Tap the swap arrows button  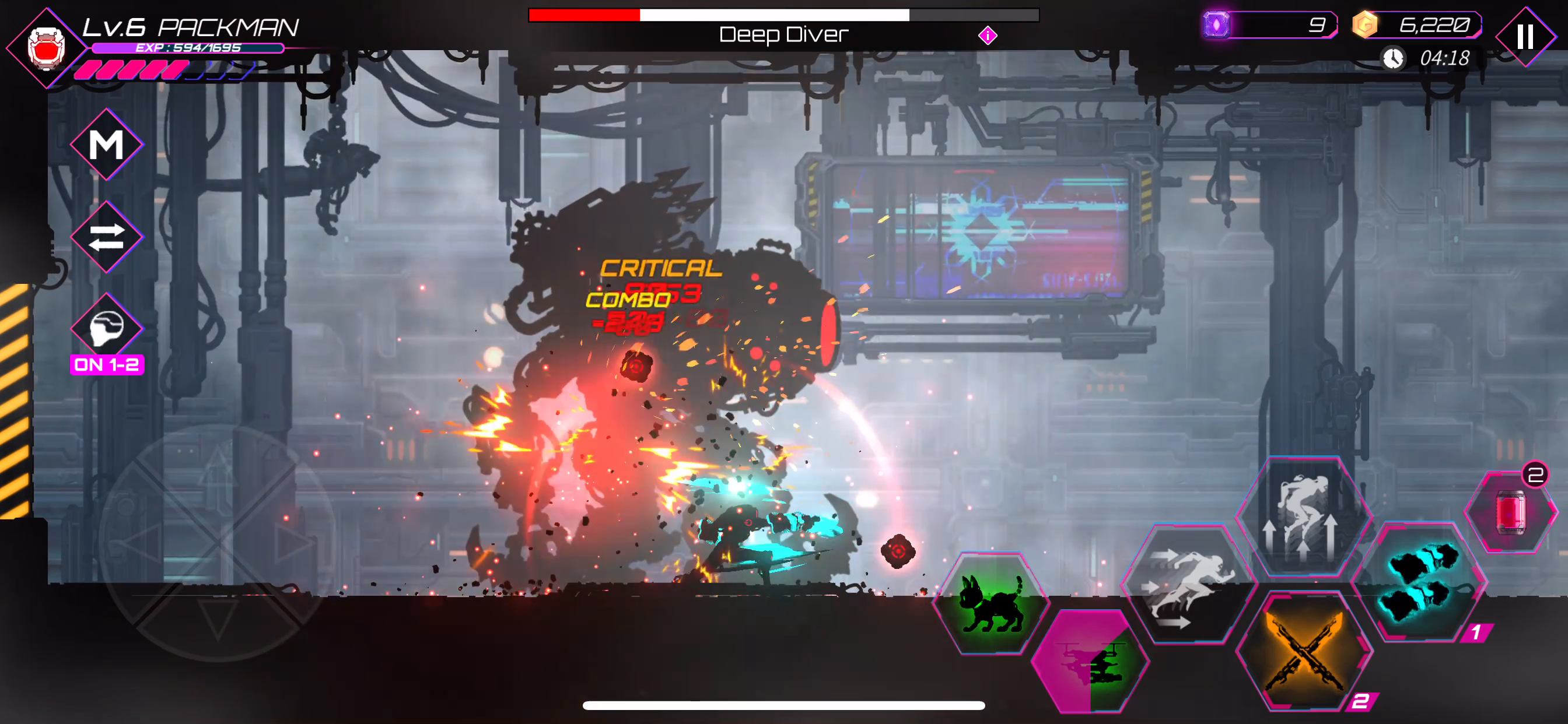(107, 237)
